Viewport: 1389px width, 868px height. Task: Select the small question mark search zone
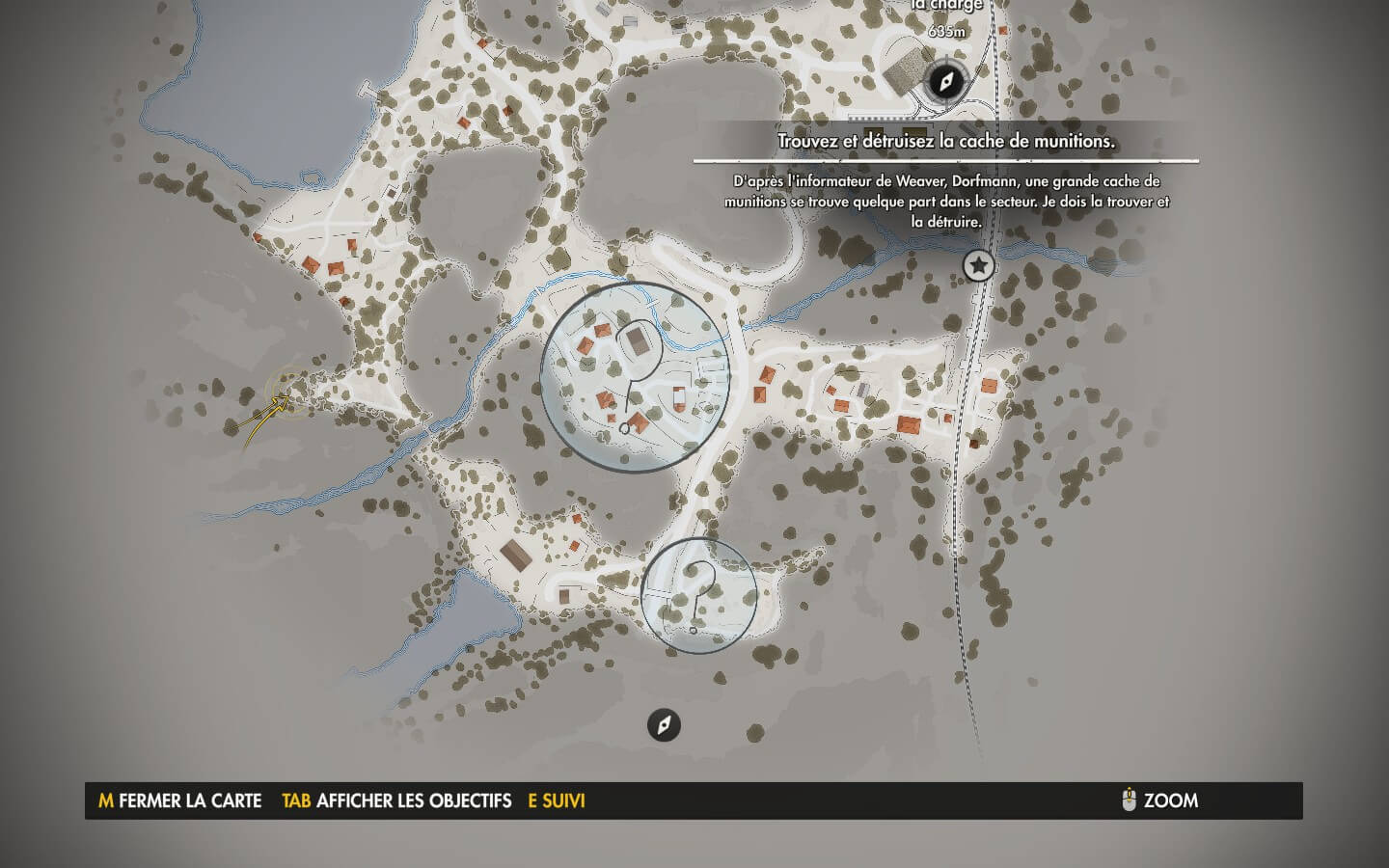click(x=699, y=594)
